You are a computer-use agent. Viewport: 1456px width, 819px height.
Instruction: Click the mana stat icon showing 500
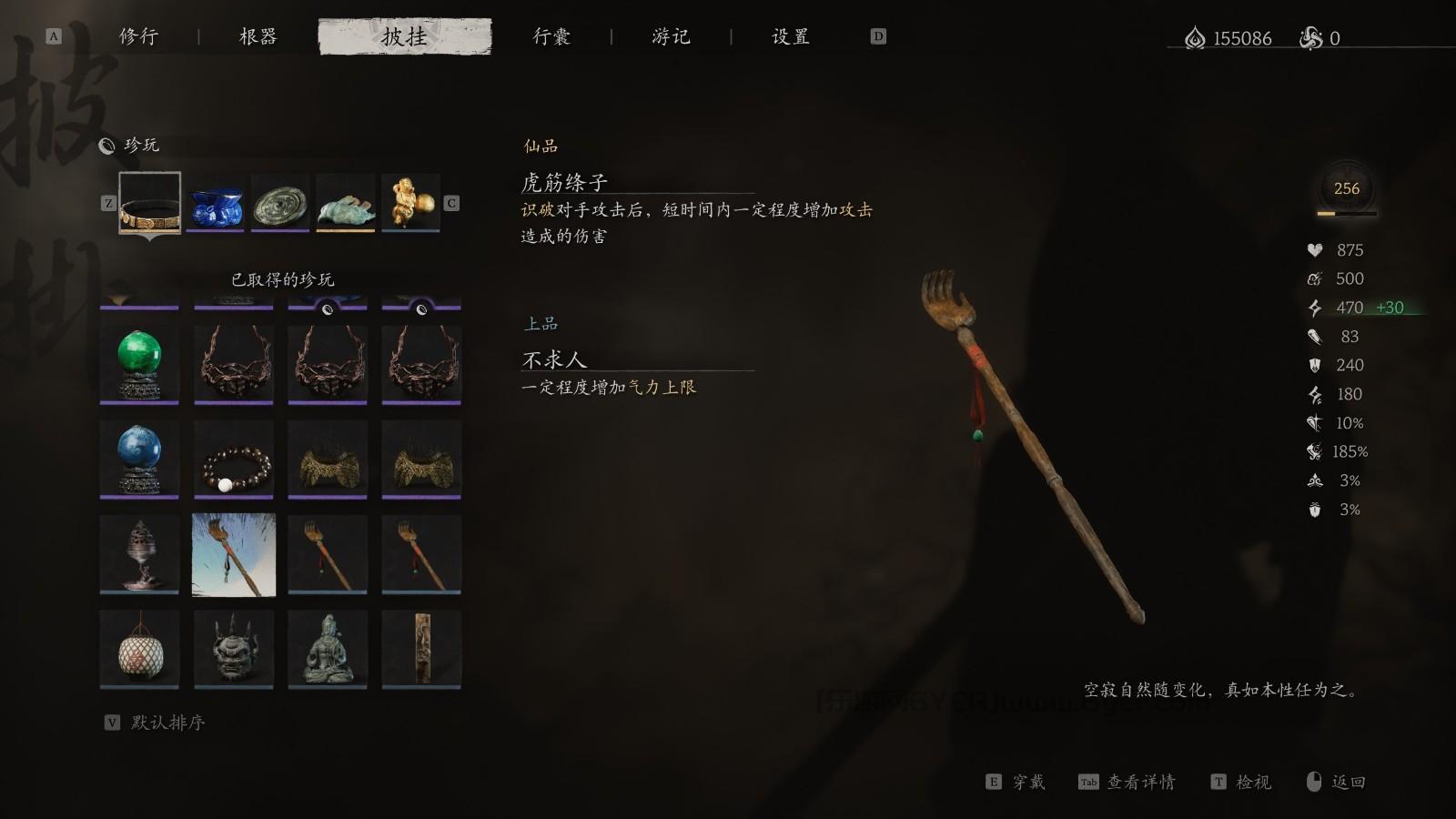click(x=1315, y=278)
